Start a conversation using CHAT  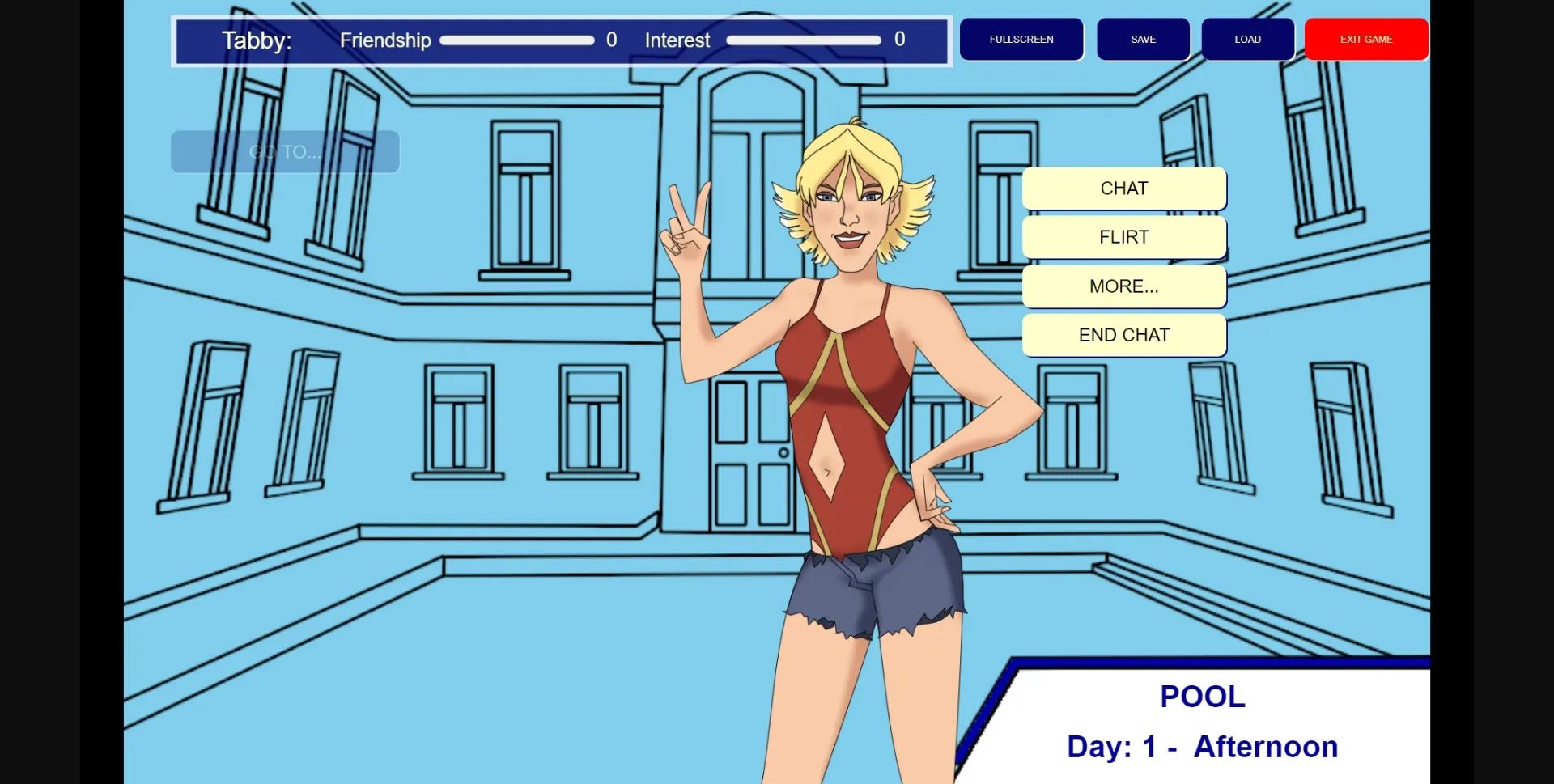click(1123, 188)
